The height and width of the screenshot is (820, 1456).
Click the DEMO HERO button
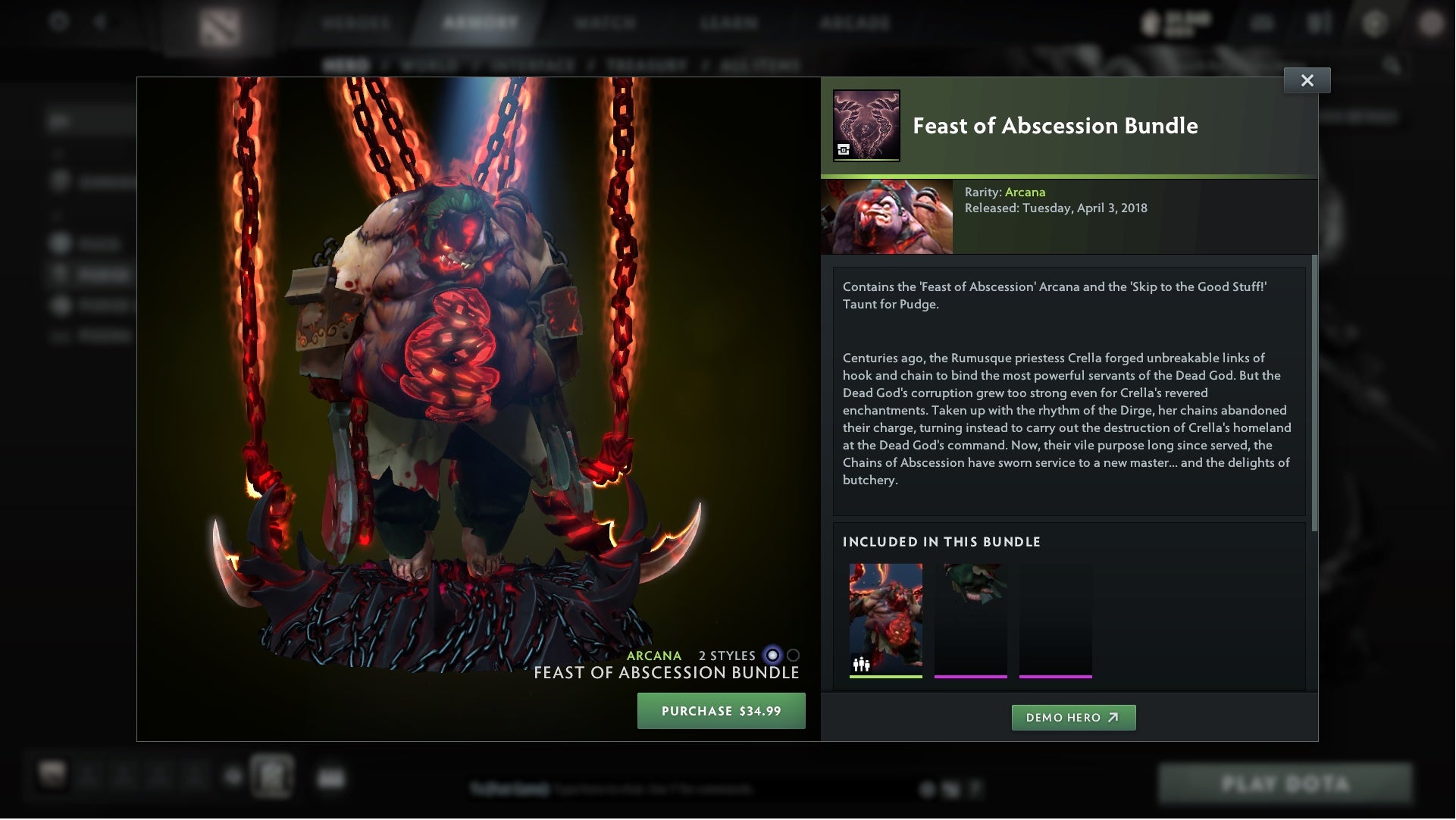click(1074, 718)
